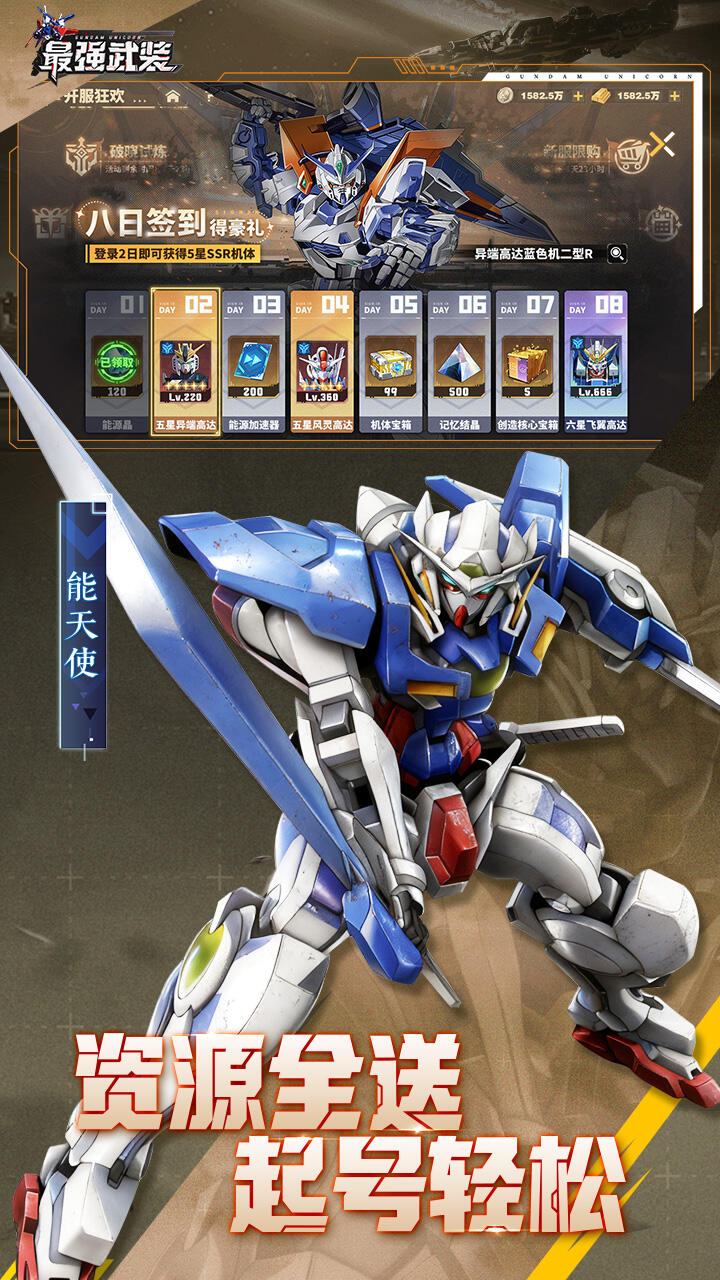Select Day 06 memory crystal reward
Screen dimensions: 720x1280
coord(458,362)
